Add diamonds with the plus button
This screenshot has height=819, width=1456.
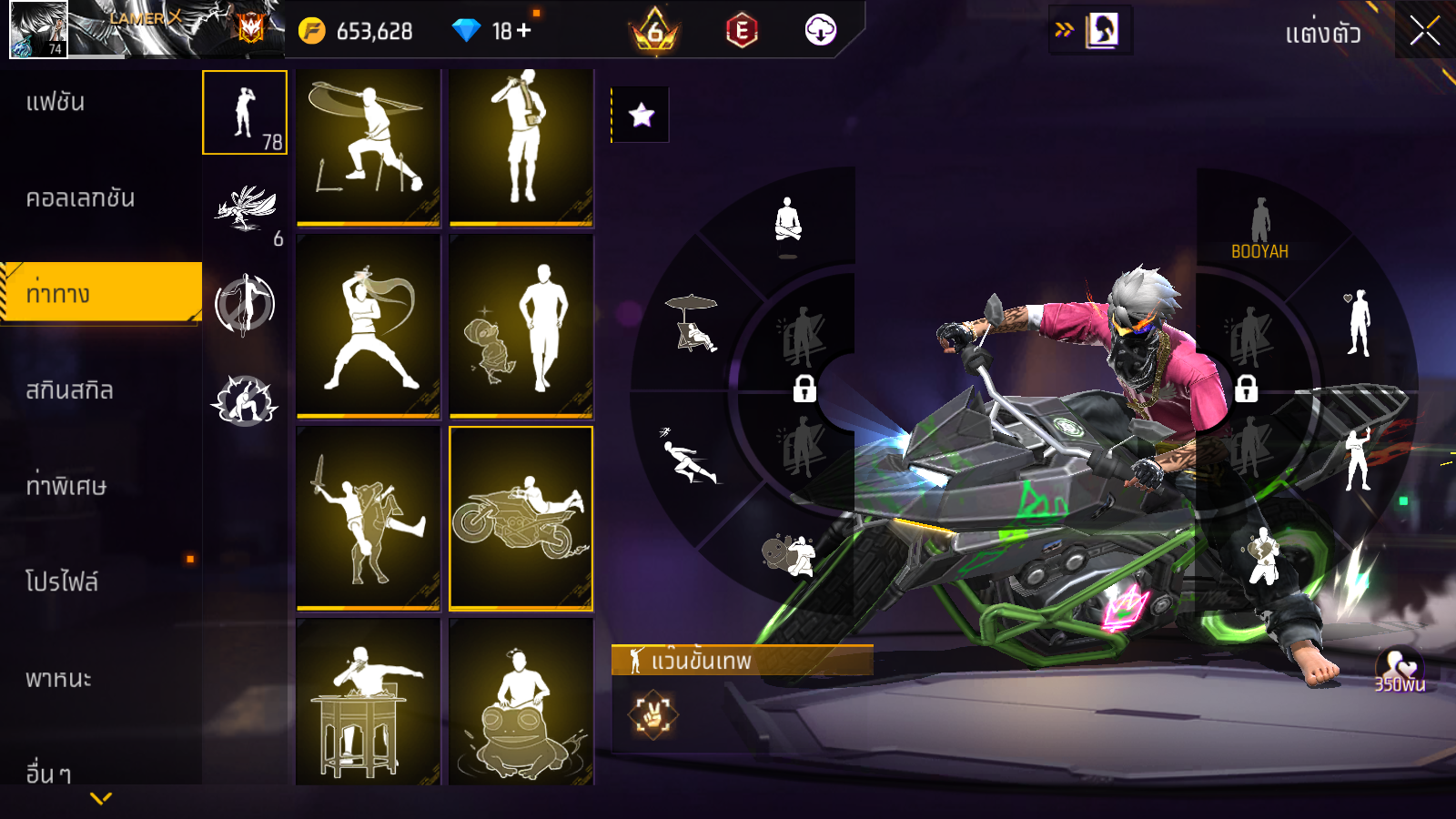click(x=524, y=31)
